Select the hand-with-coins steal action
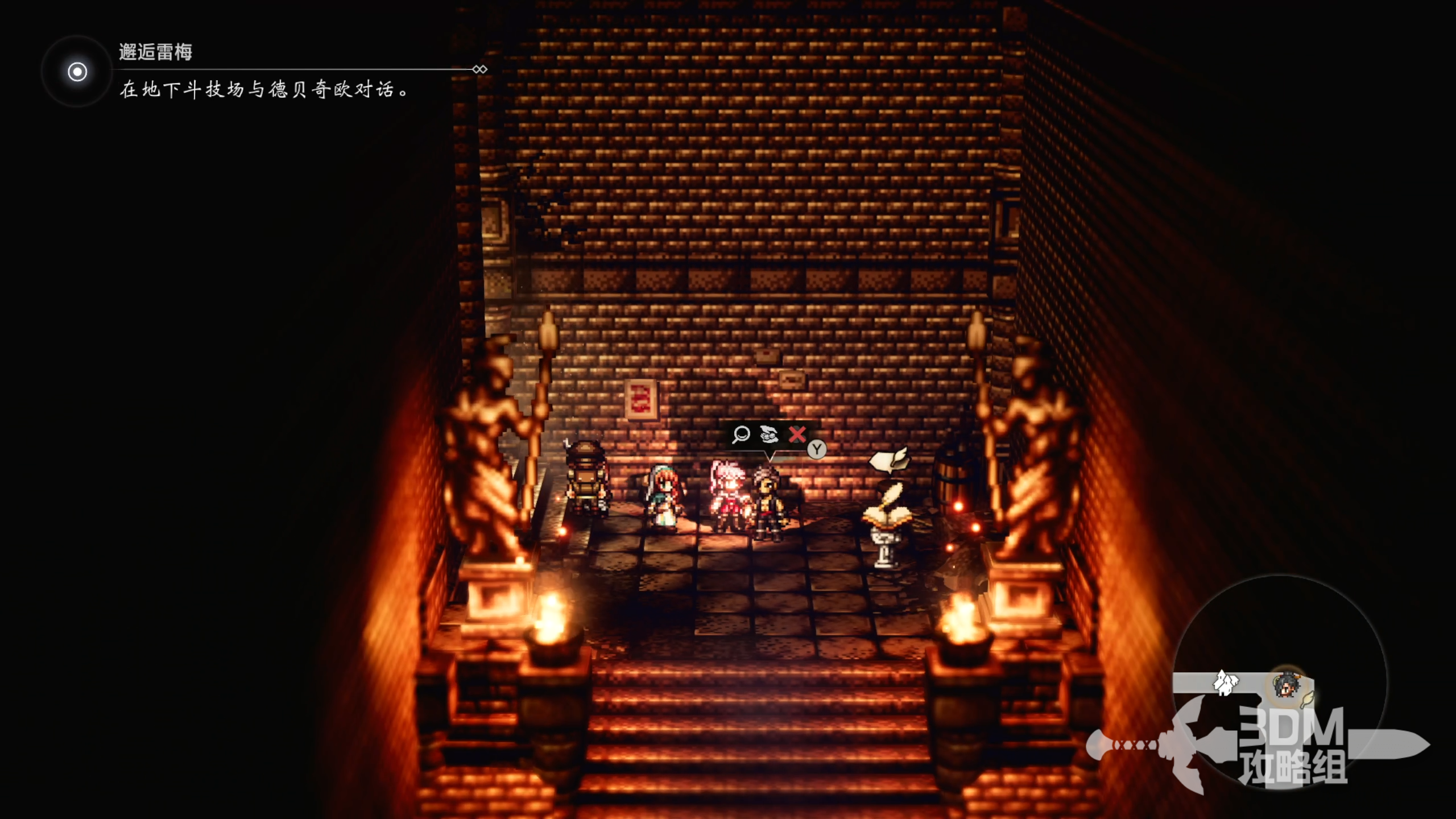1456x819 pixels. pos(769,435)
